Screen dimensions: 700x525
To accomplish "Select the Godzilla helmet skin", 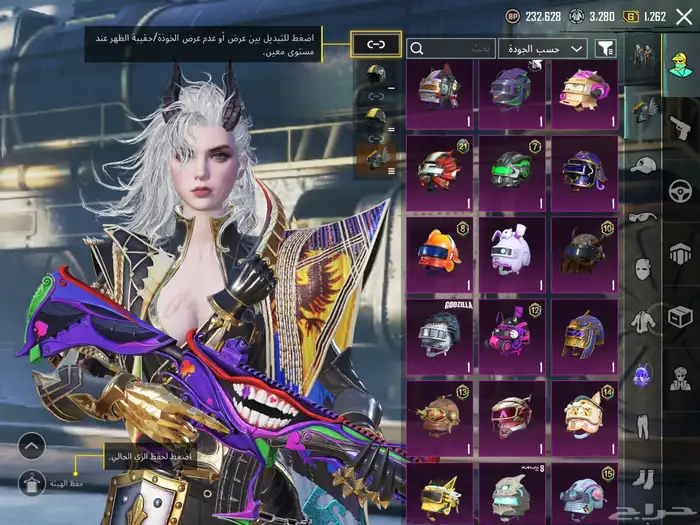I will [x=439, y=331].
